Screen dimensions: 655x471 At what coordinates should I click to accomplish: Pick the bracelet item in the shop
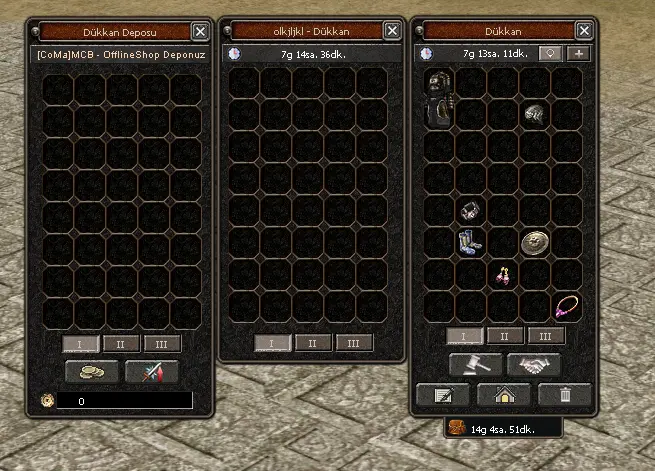click(471, 210)
